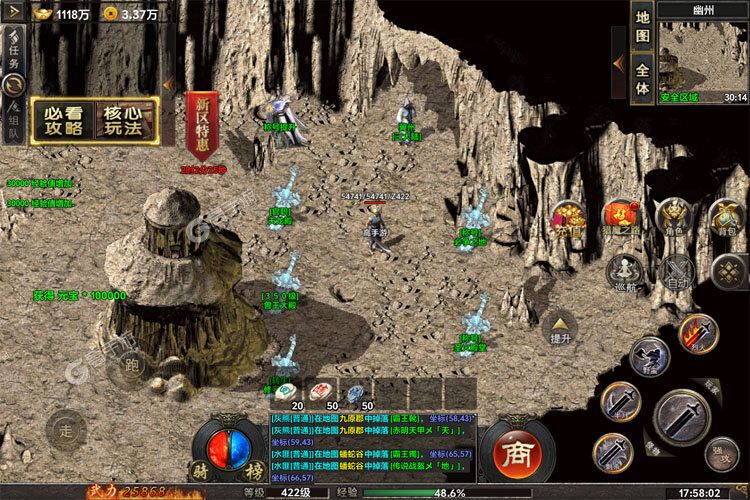The height and width of the screenshot is (500, 750).
Task: Toggle the 跑 run button
Action: point(133,367)
